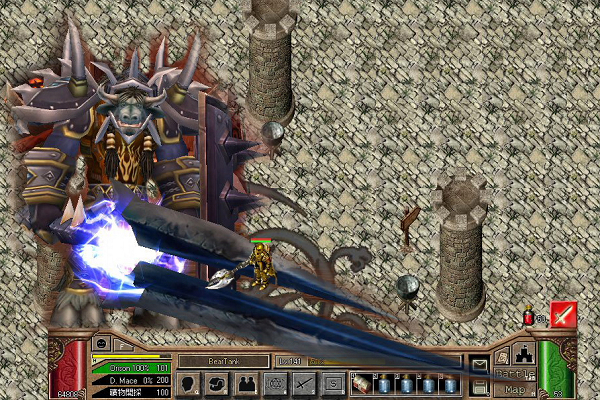This screenshot has height=400, width=600.
Task: Click the smiley face button
Action: point(99,343)
